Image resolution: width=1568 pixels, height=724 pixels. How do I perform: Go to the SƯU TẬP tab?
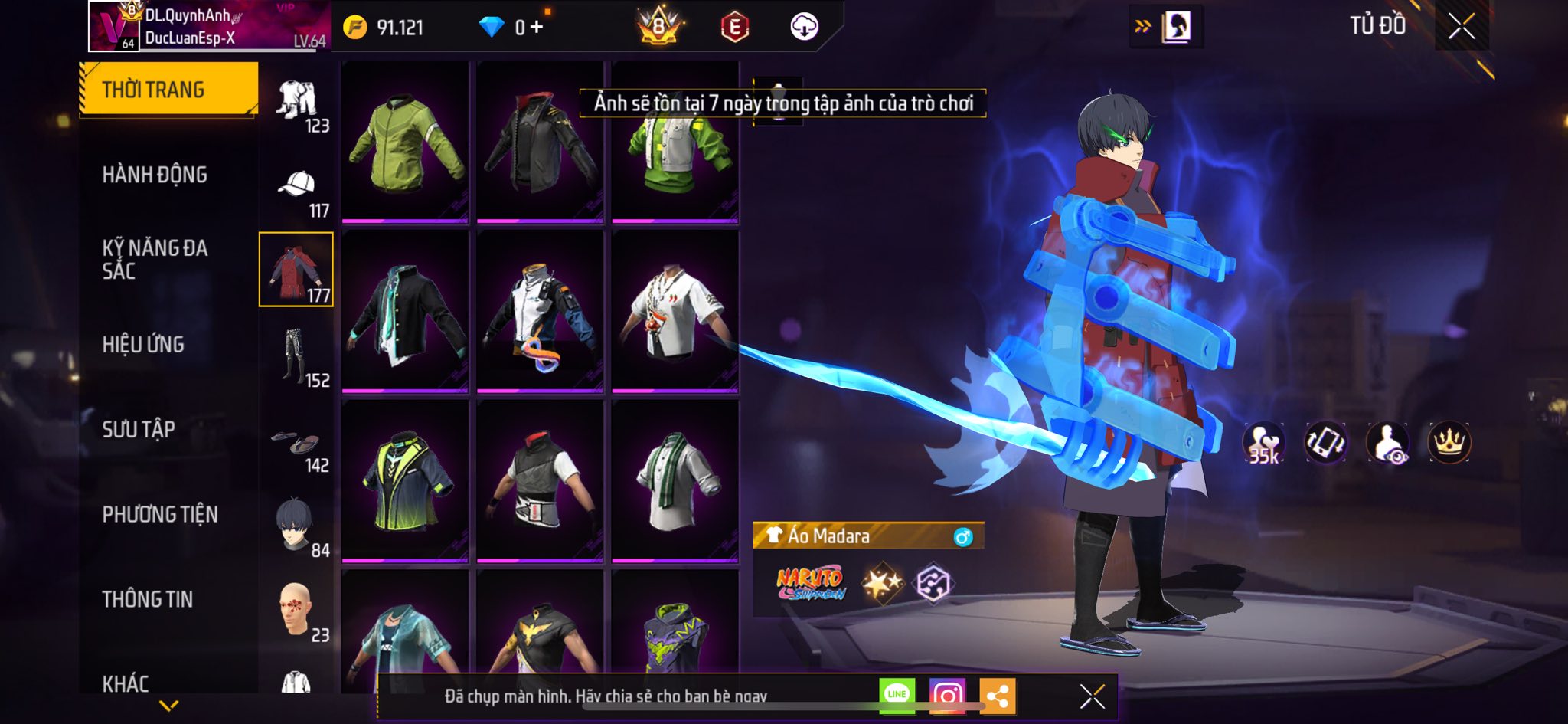(x=139, y=429)
